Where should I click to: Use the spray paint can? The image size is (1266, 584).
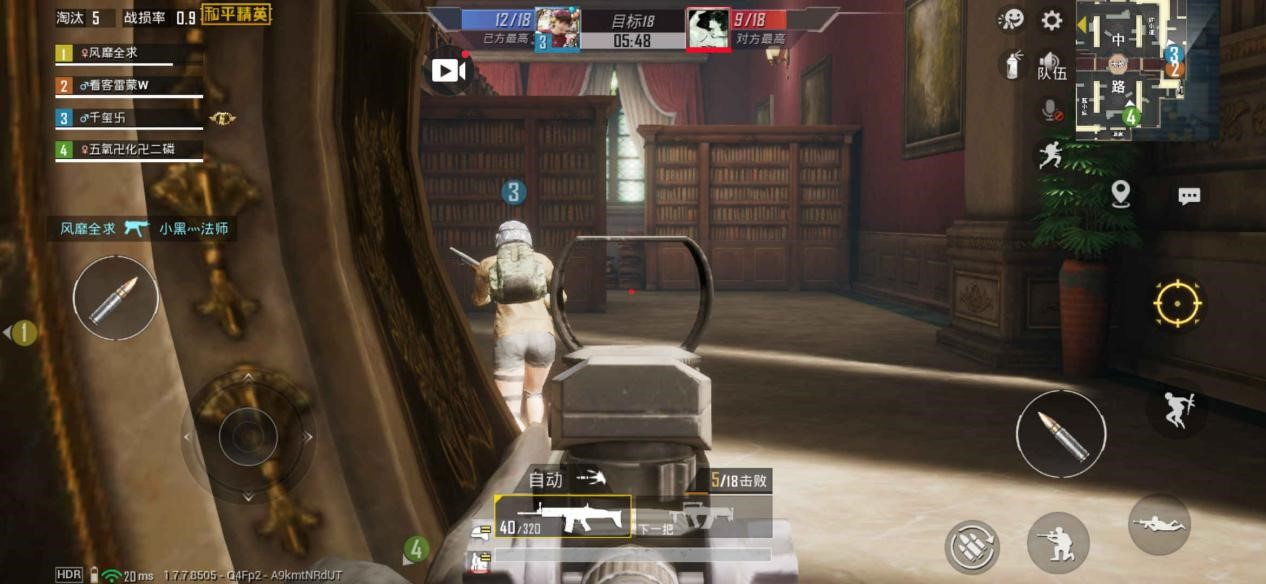click(1013, 65)
